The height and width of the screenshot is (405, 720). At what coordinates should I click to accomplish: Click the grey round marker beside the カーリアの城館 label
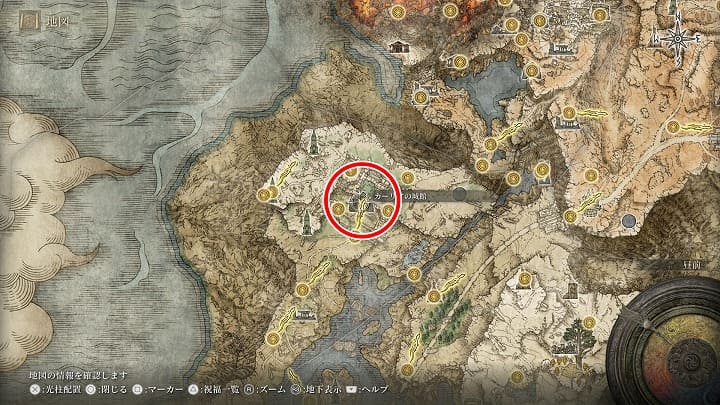coord(460,195)
